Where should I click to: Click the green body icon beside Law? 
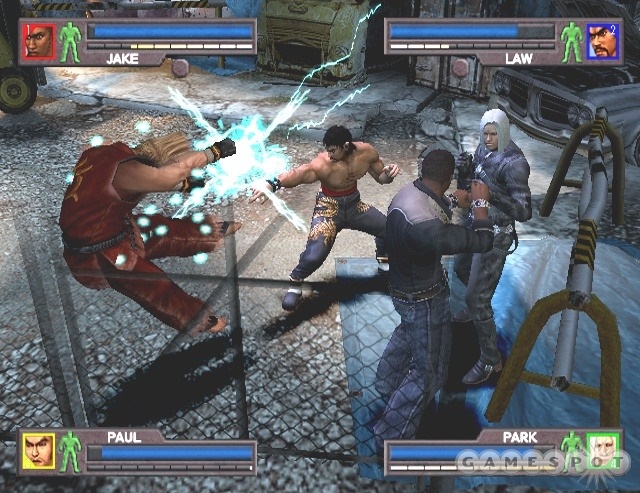tap(571, 41)
